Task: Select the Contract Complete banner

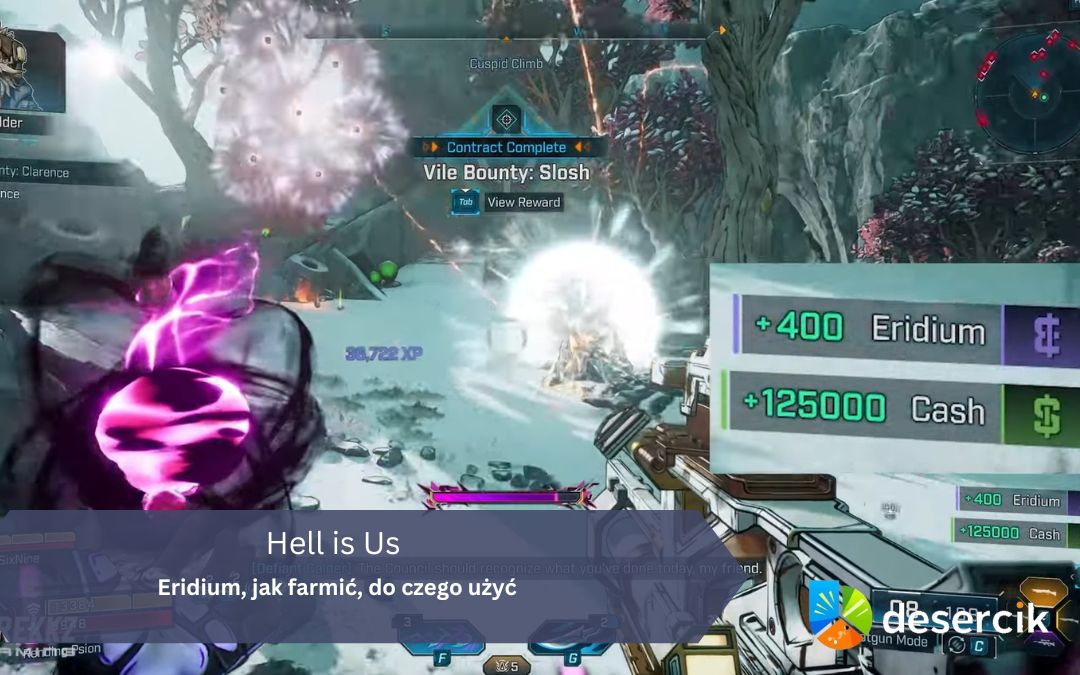Action: click(x=506, y=147)
